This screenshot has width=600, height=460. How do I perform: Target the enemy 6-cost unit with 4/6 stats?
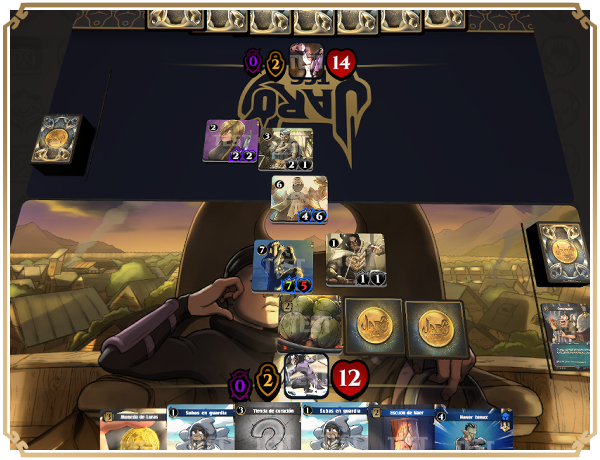(x=299, y=199)
